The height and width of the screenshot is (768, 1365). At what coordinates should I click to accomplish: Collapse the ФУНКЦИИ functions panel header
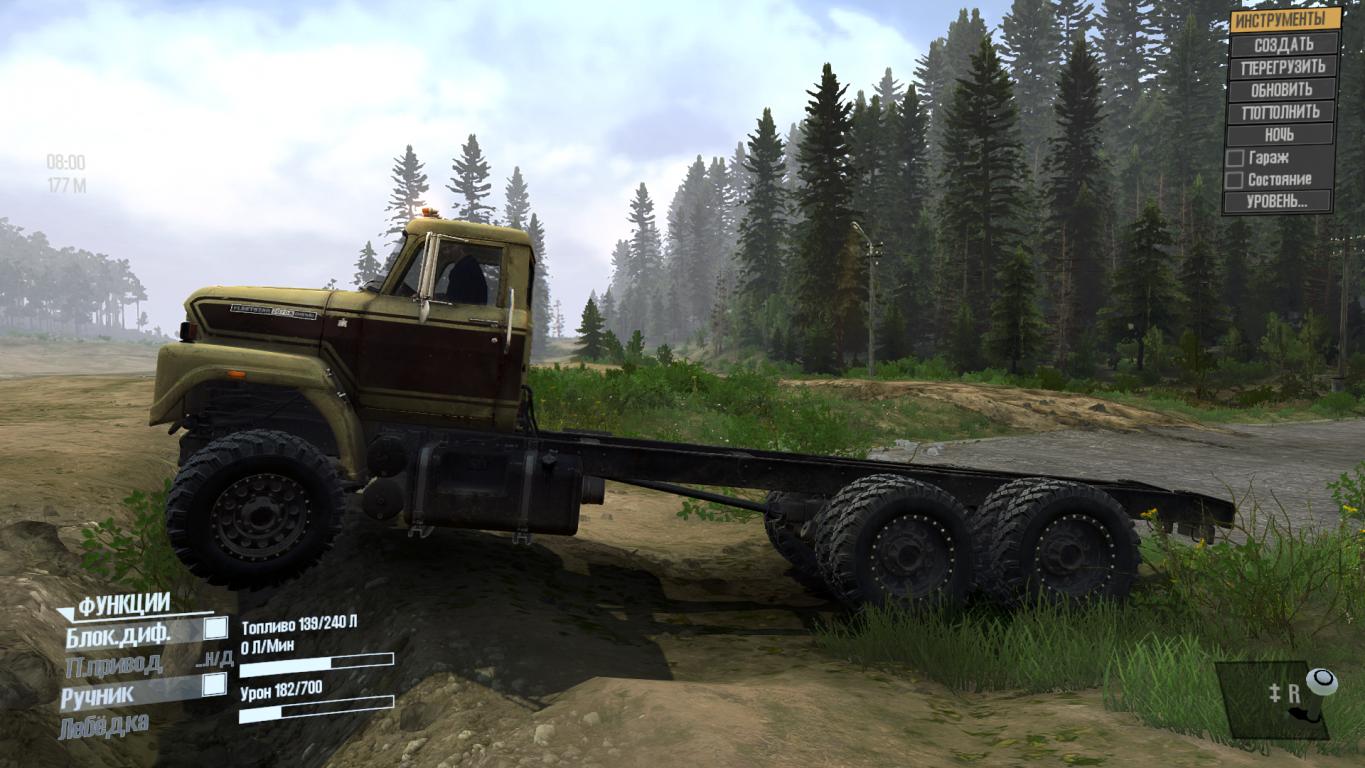point(122,604)
